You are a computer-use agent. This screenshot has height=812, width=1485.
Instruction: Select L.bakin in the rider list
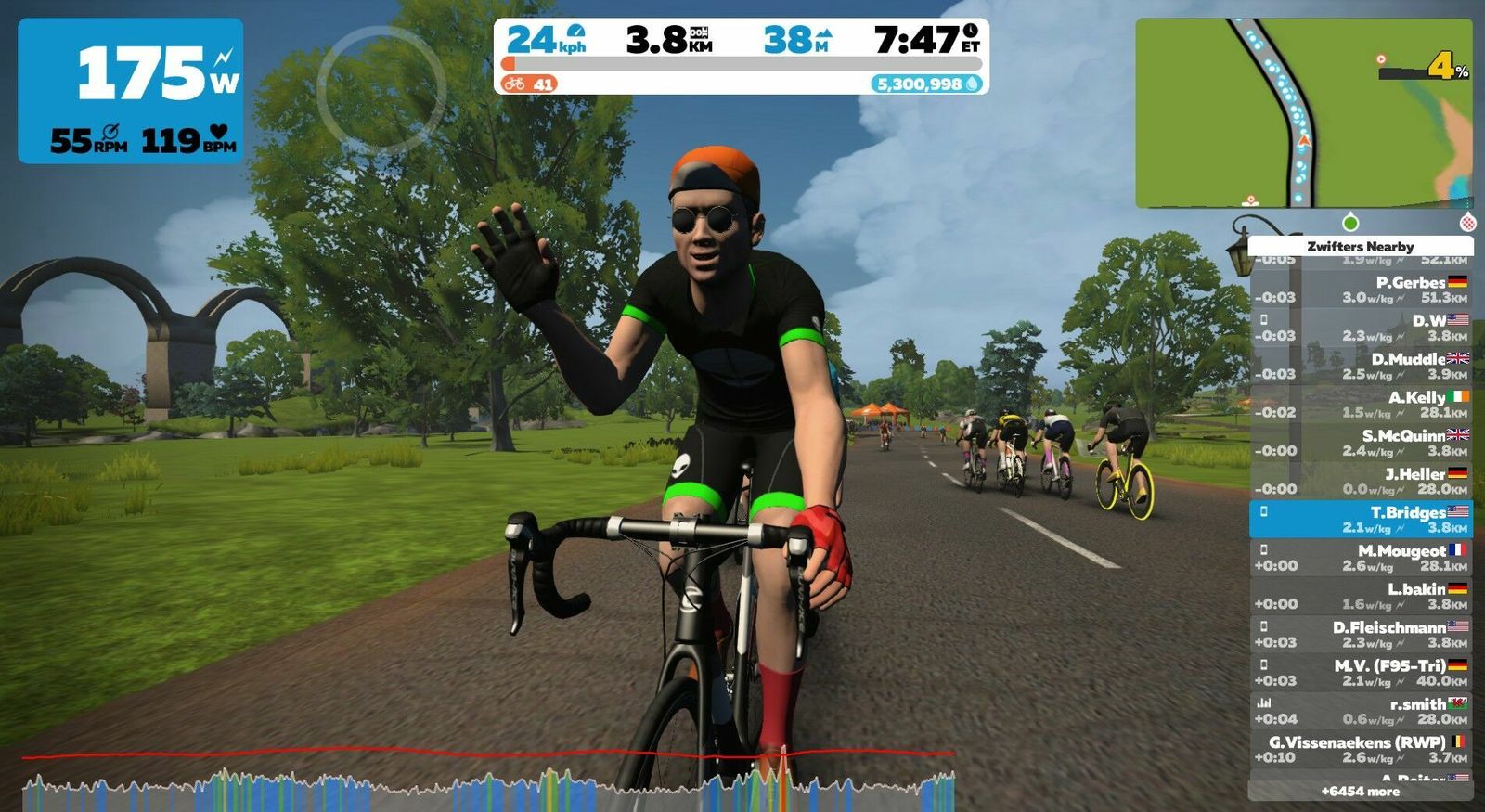tap(1361, 596)
